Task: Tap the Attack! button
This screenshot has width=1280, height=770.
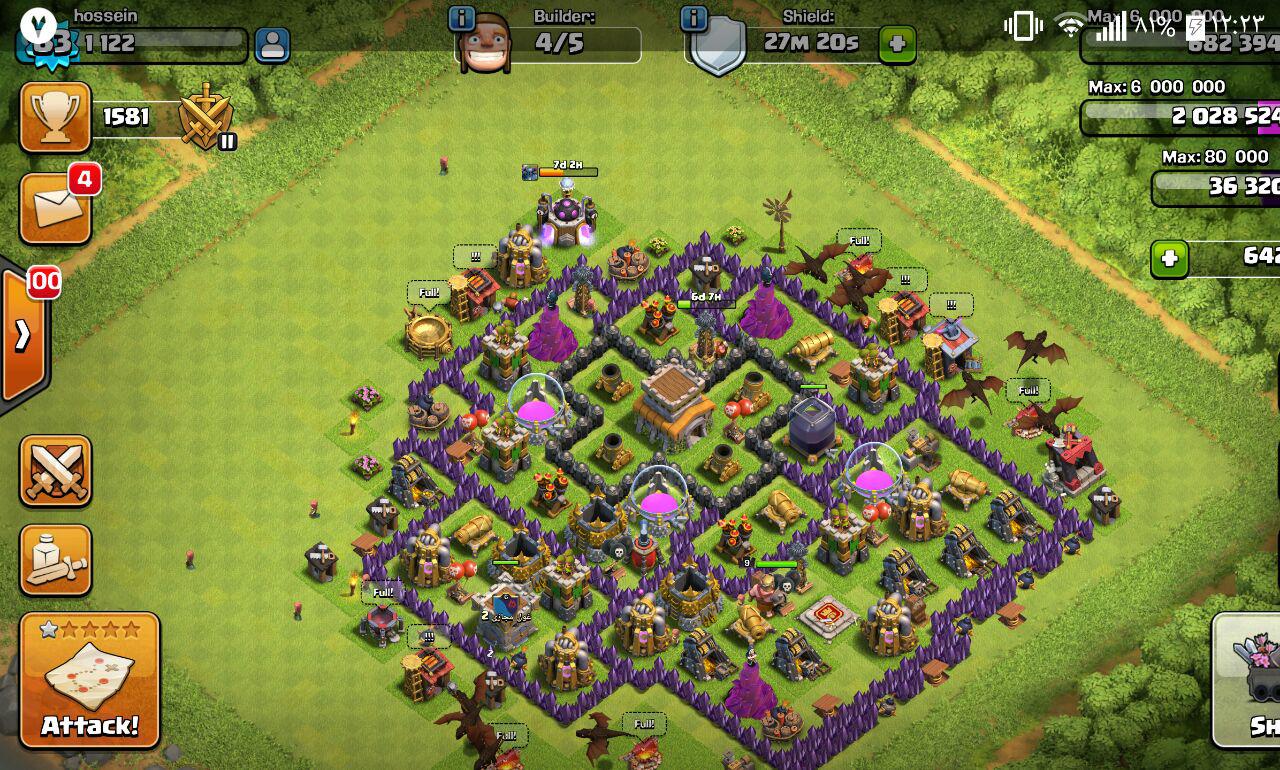Action: point(89,681)
